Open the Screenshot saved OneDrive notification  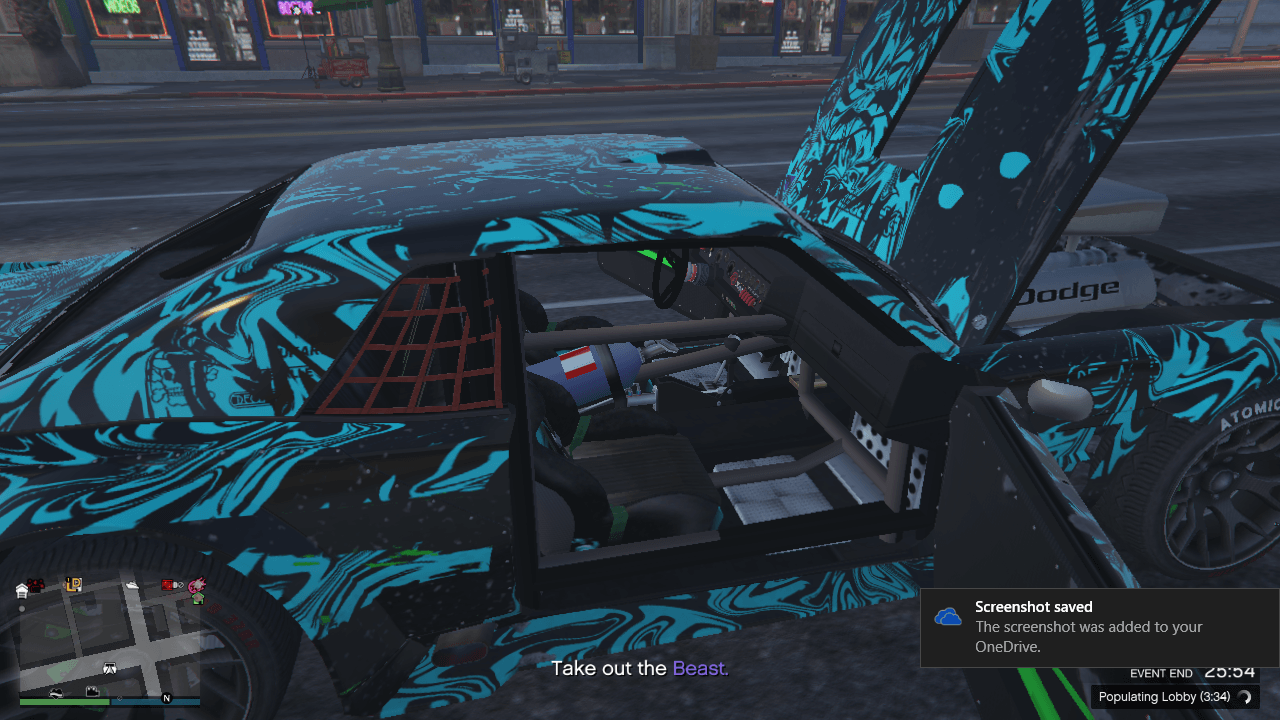click(1099, 627)
